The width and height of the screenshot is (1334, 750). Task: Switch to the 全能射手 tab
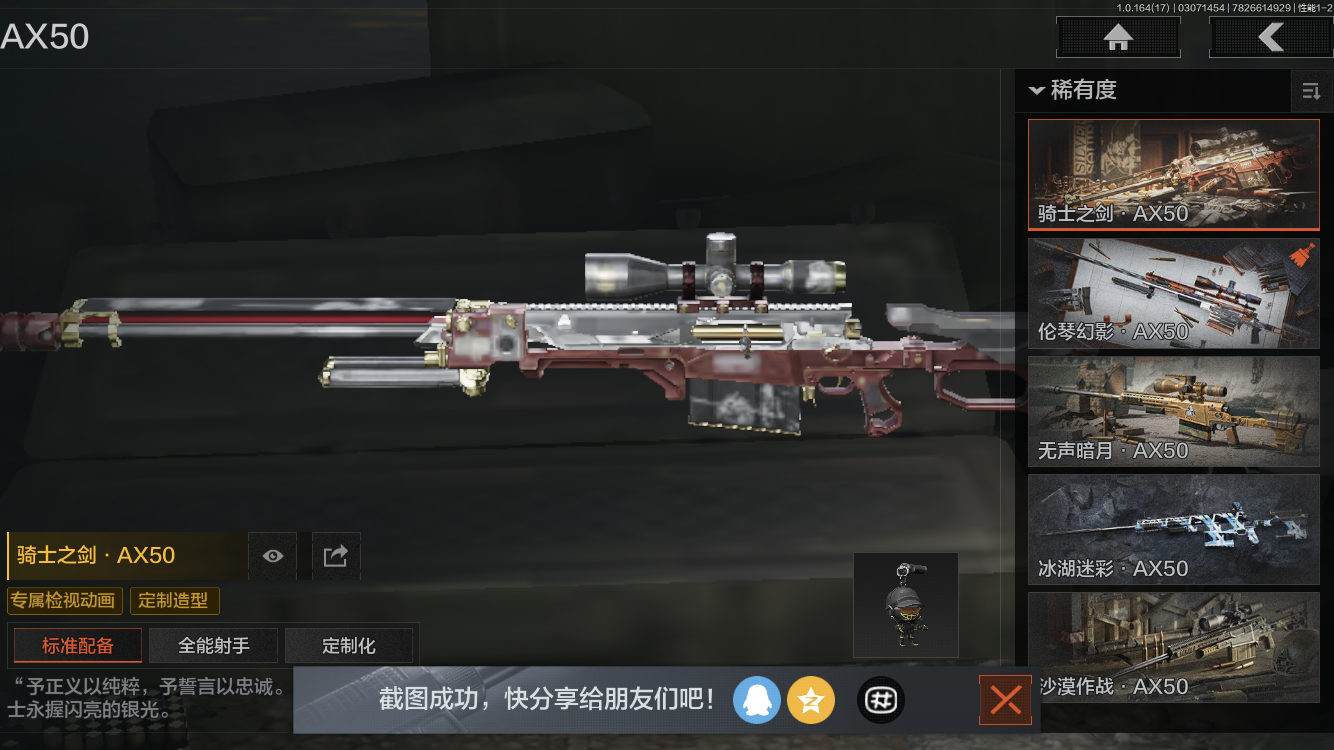pos(213,645)
